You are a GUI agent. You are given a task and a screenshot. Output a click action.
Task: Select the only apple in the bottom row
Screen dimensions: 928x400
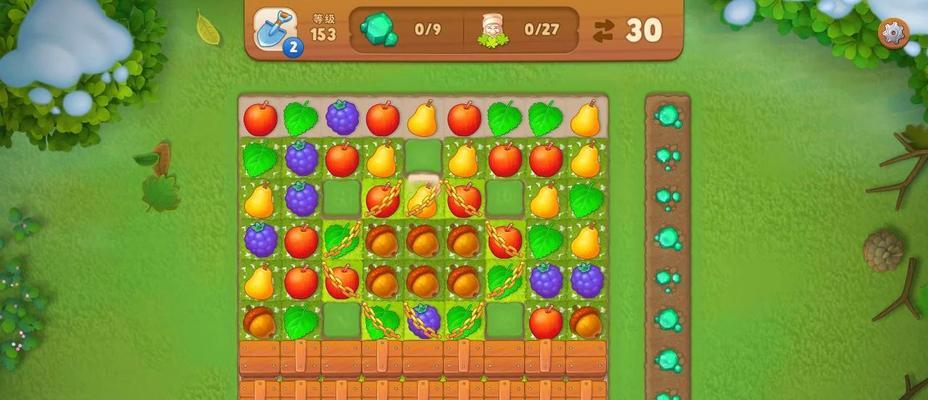tap(546, 321)
